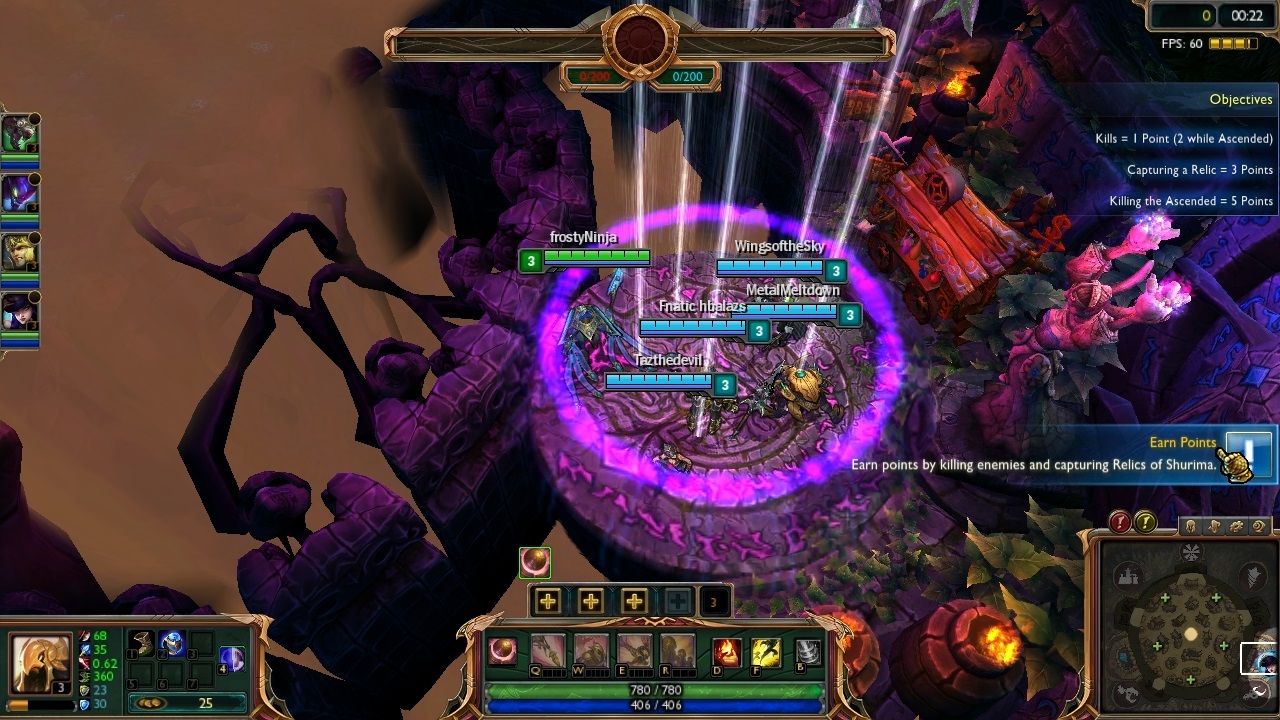Open the shop via the gold counter

pyautogui.click(x=188, y=703)
